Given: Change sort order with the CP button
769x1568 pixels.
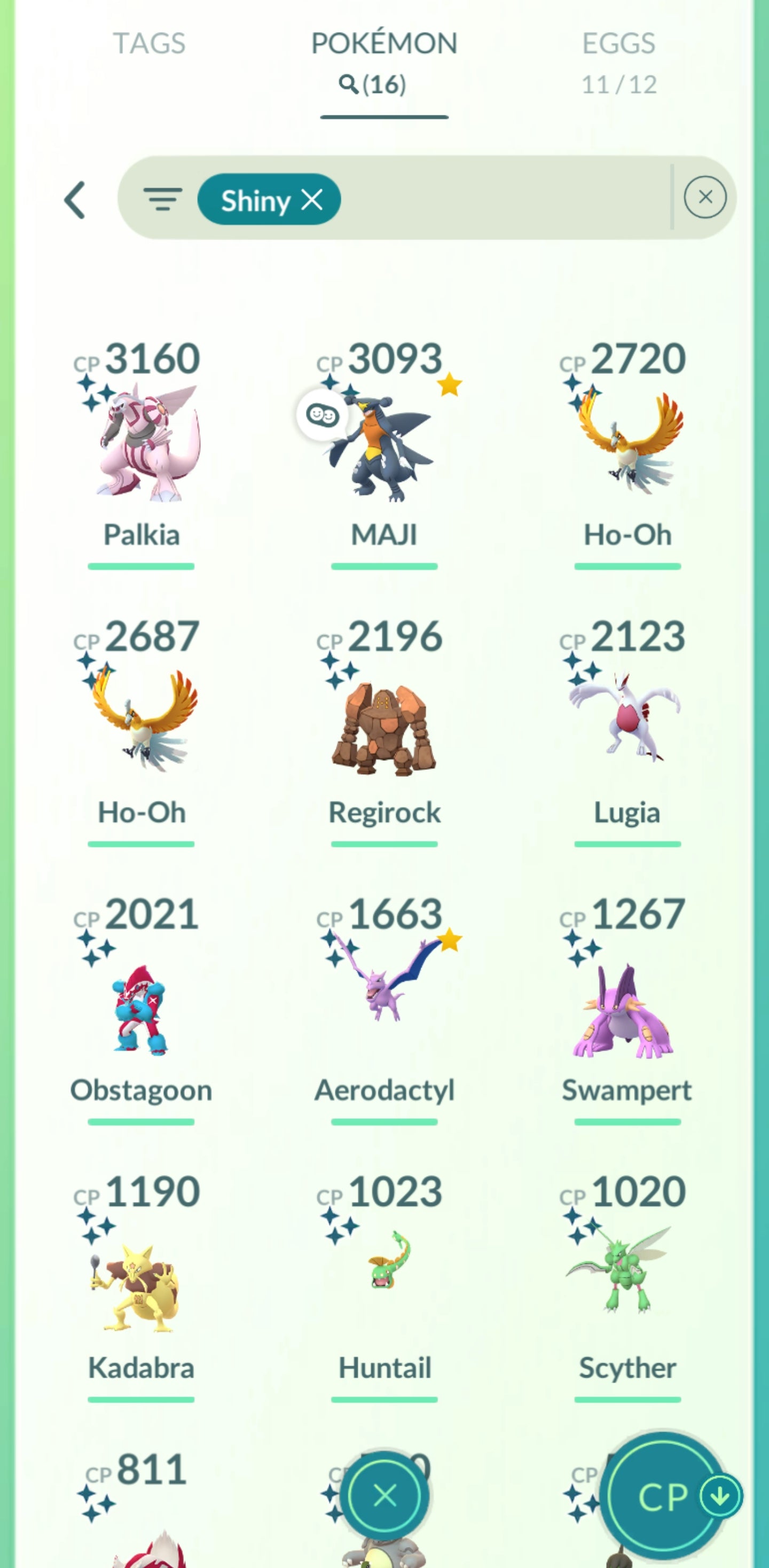Looking at the screenshot, I should coord(664,1496).
